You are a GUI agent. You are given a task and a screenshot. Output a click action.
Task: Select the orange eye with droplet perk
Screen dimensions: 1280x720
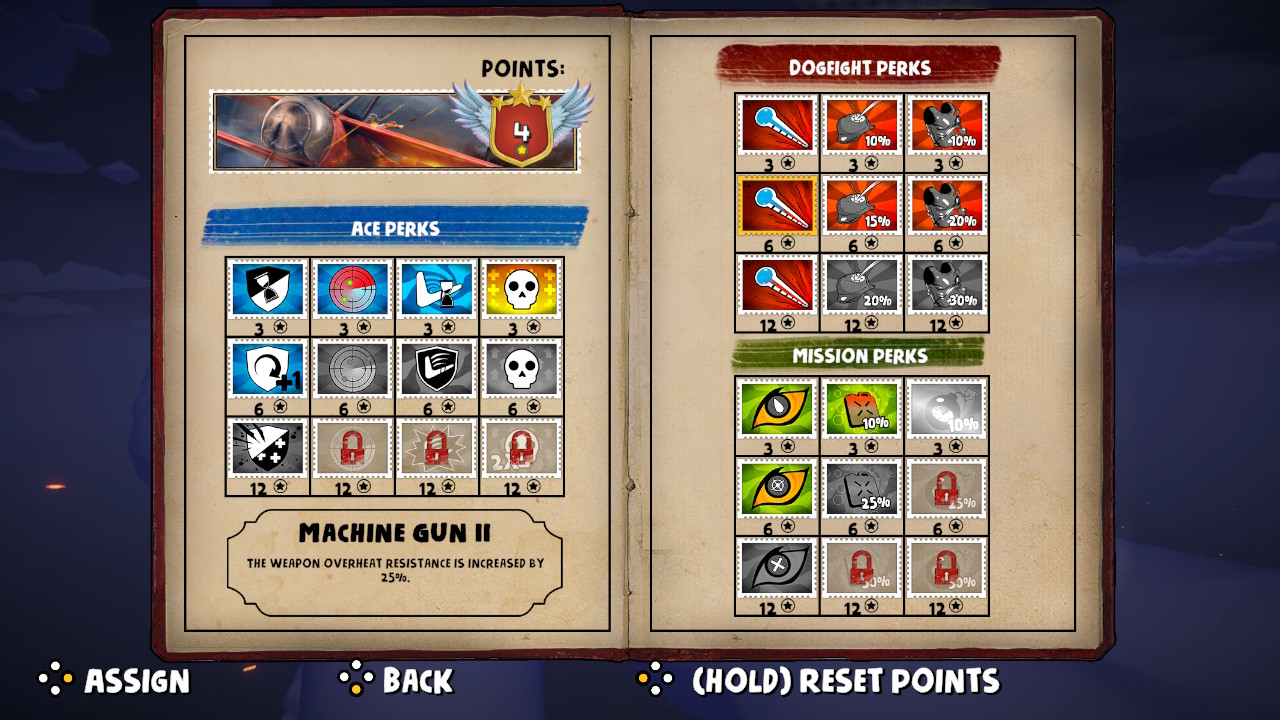coord(778,409)
